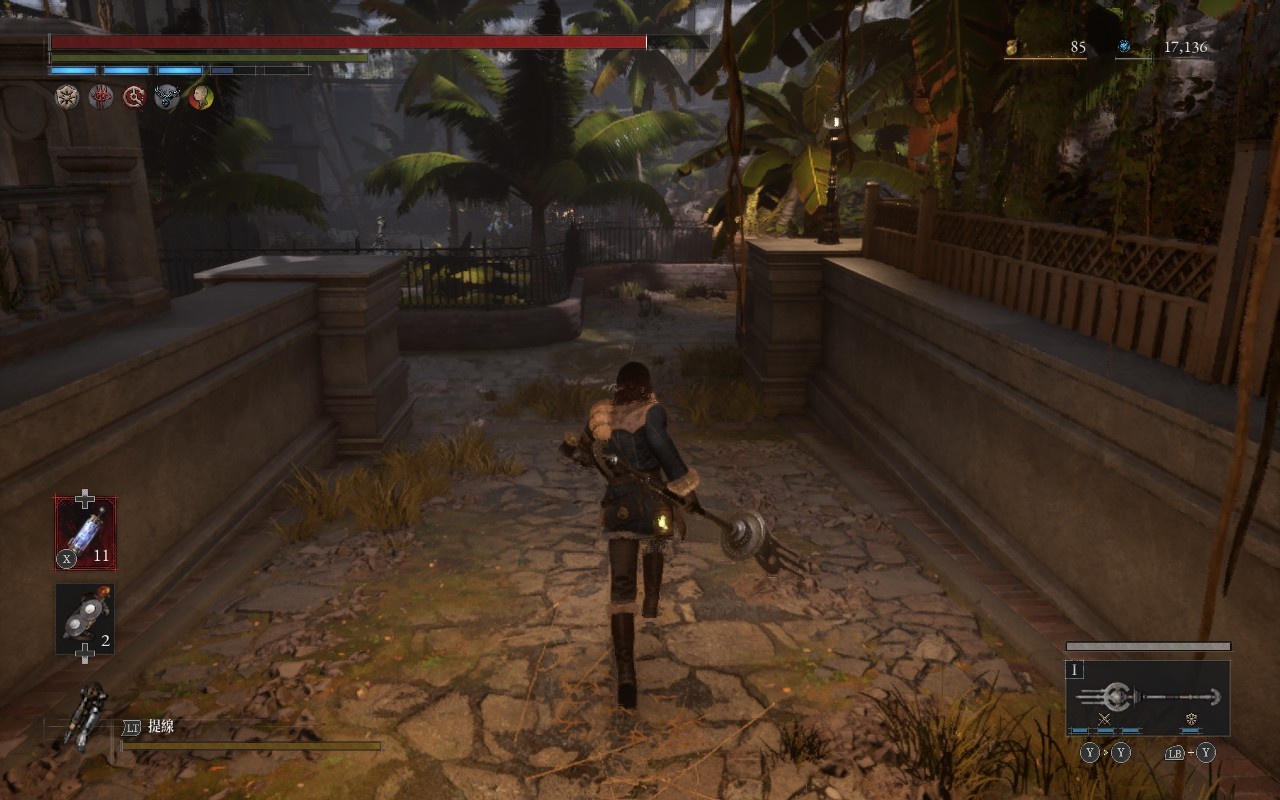Screen dimensions: 1280x800
Task: Select the lower belt item slot with grinder
Action: click(x=85, y=619)
